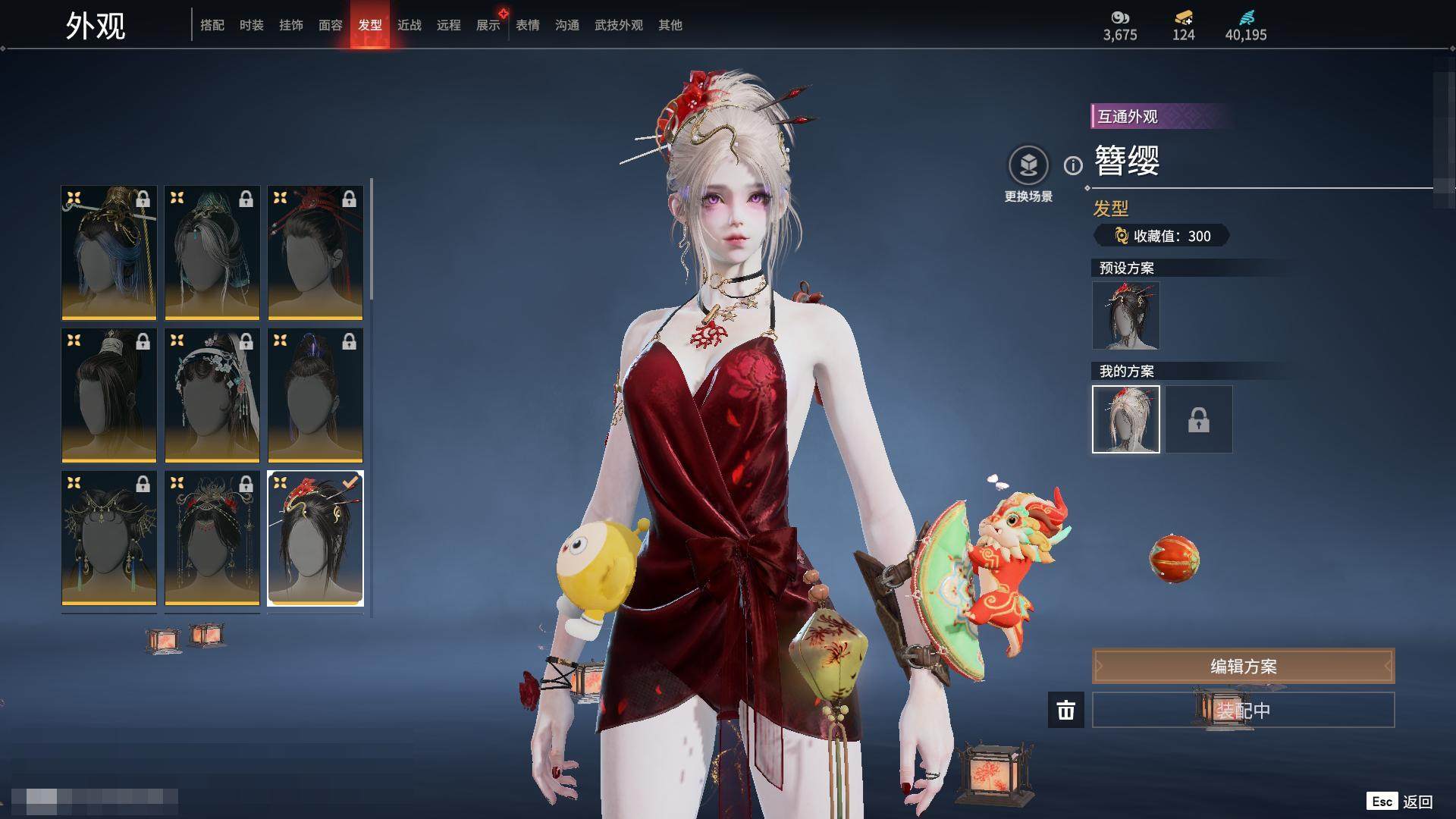Viewport: 1456px width, 819px height.
Task: Delete the scheme with the trash icon
Action: pyautogui.click(x=1066, y=710)
